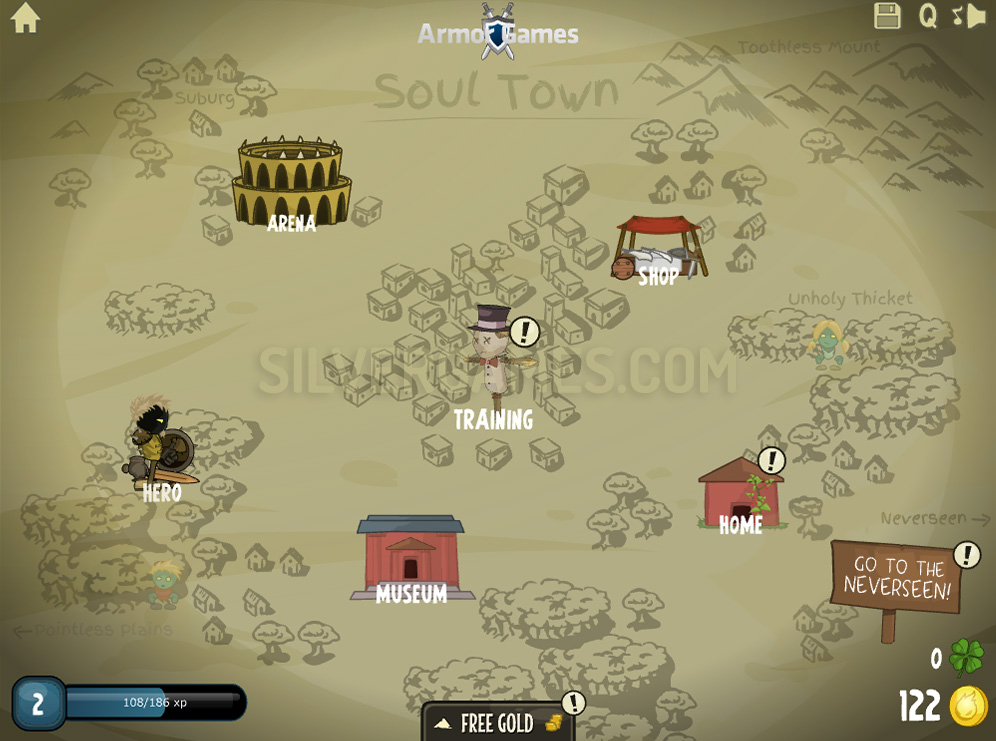
Task: Toggle graphics quality with the Q icon
Action: 928,16
